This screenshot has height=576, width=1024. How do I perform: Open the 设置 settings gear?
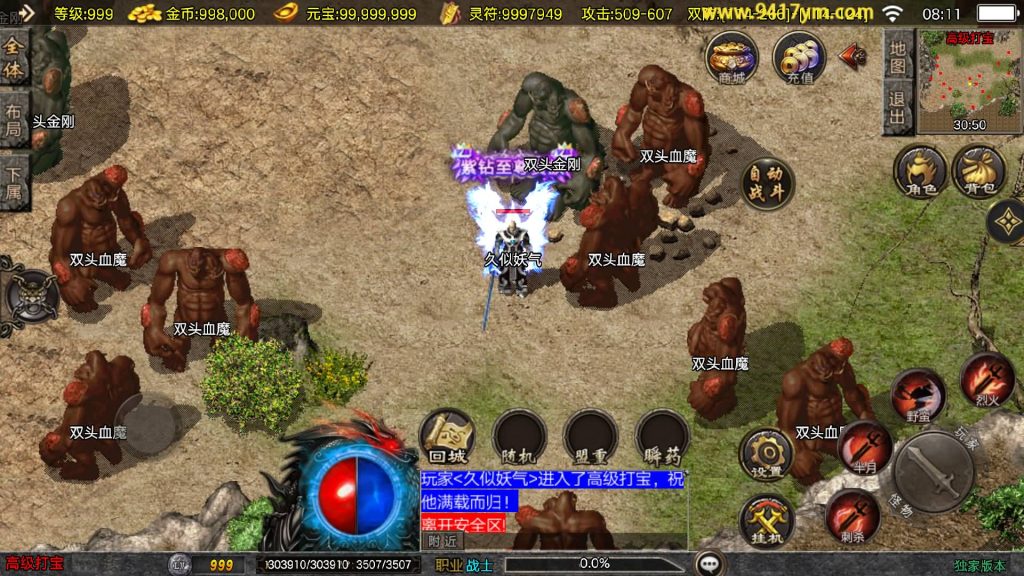point(766,454)
